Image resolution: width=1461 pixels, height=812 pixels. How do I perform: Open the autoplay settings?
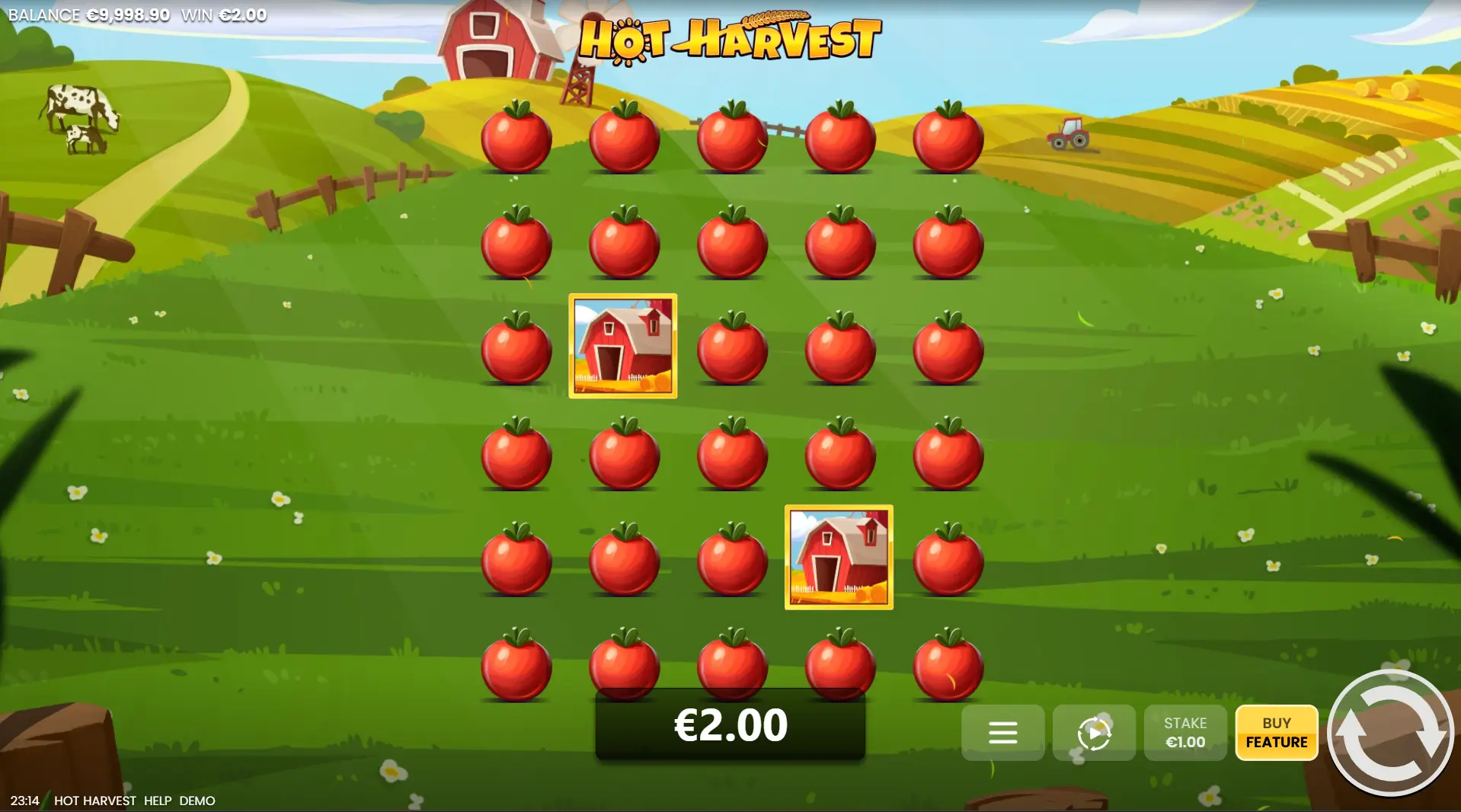click(1094, 733)
